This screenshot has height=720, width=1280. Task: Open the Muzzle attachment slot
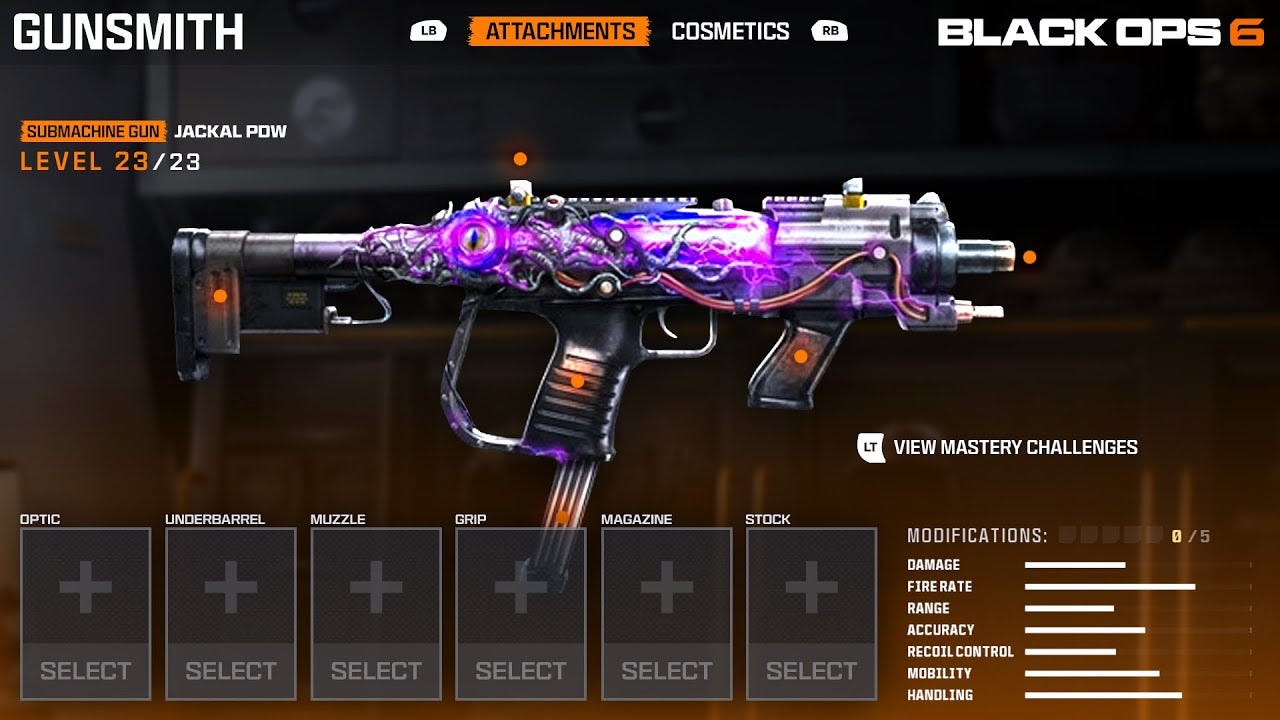coord(376,613)
